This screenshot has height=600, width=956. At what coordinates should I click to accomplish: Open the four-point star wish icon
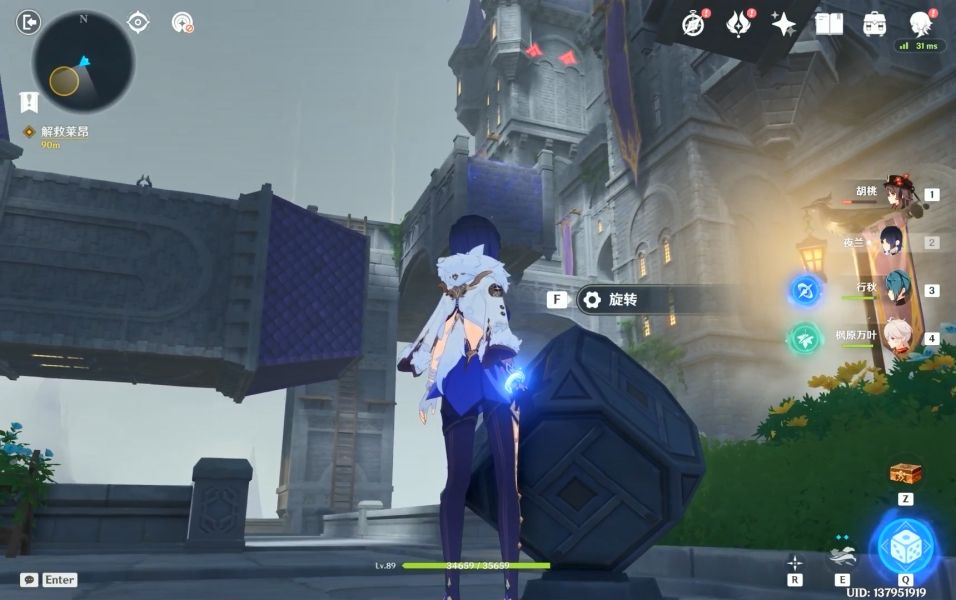[784, 24]
